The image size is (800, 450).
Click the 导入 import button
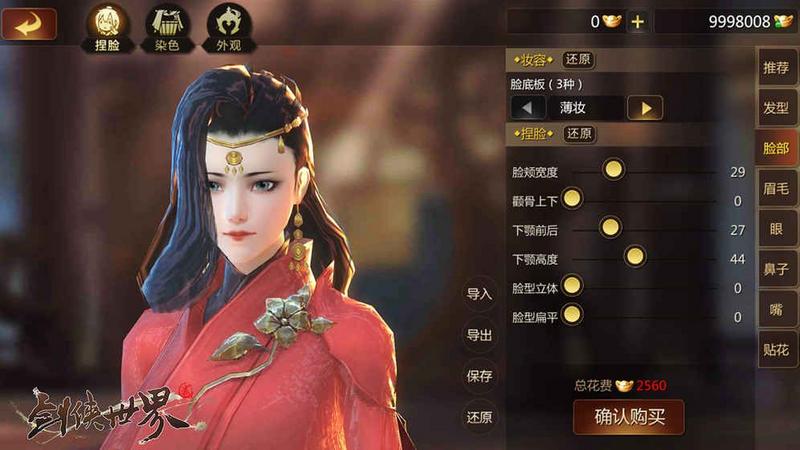coord(479,294)
